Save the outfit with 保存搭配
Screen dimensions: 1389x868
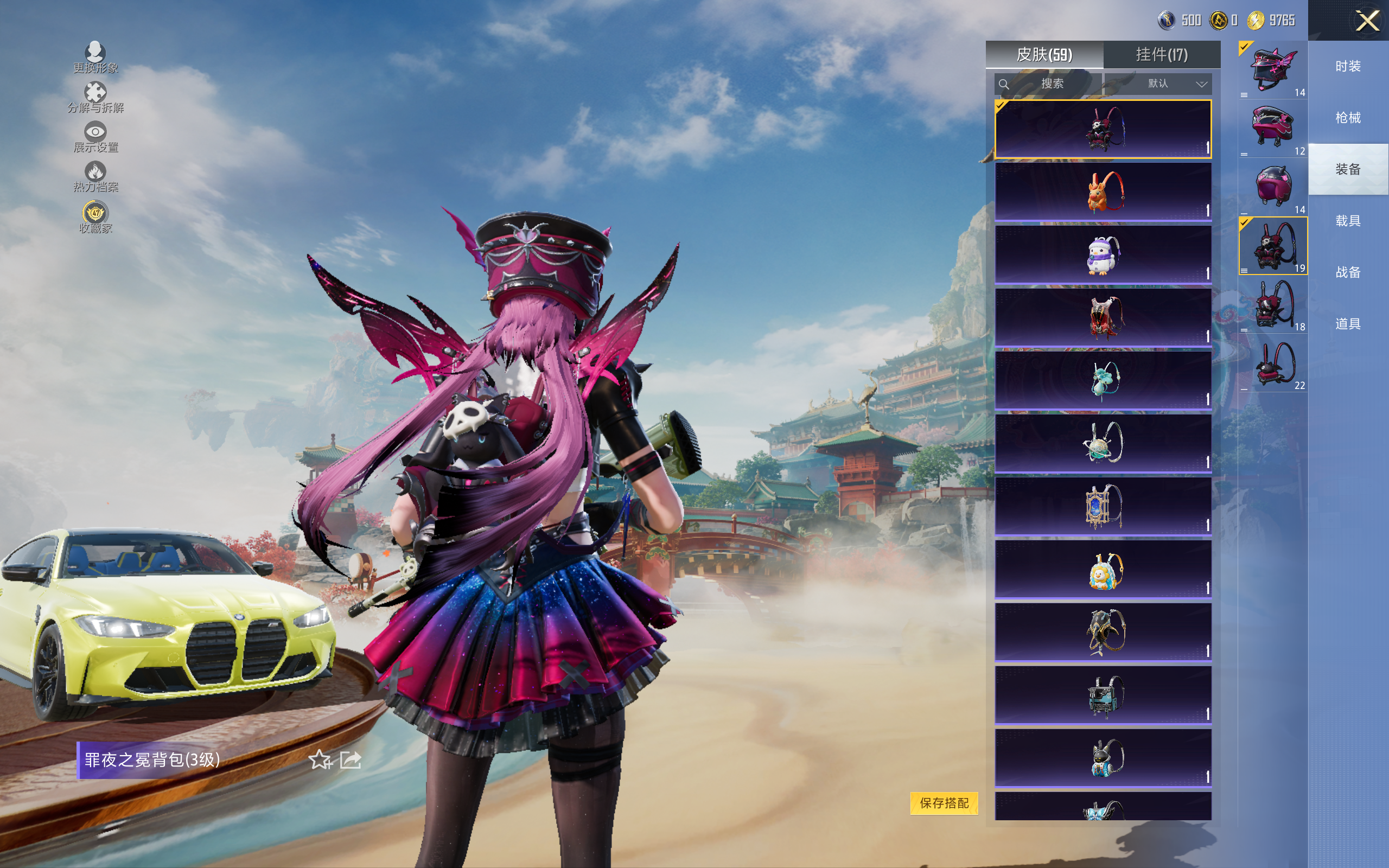click(x=944, y=803)
